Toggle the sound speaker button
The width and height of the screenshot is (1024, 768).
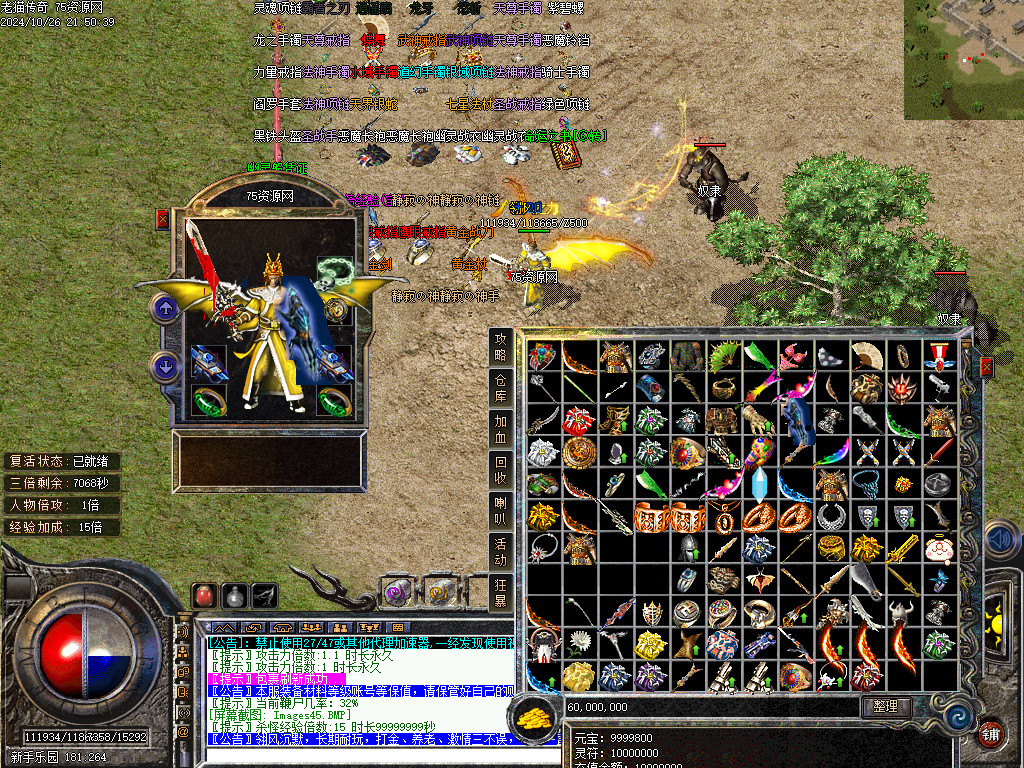pos(1002,540)
